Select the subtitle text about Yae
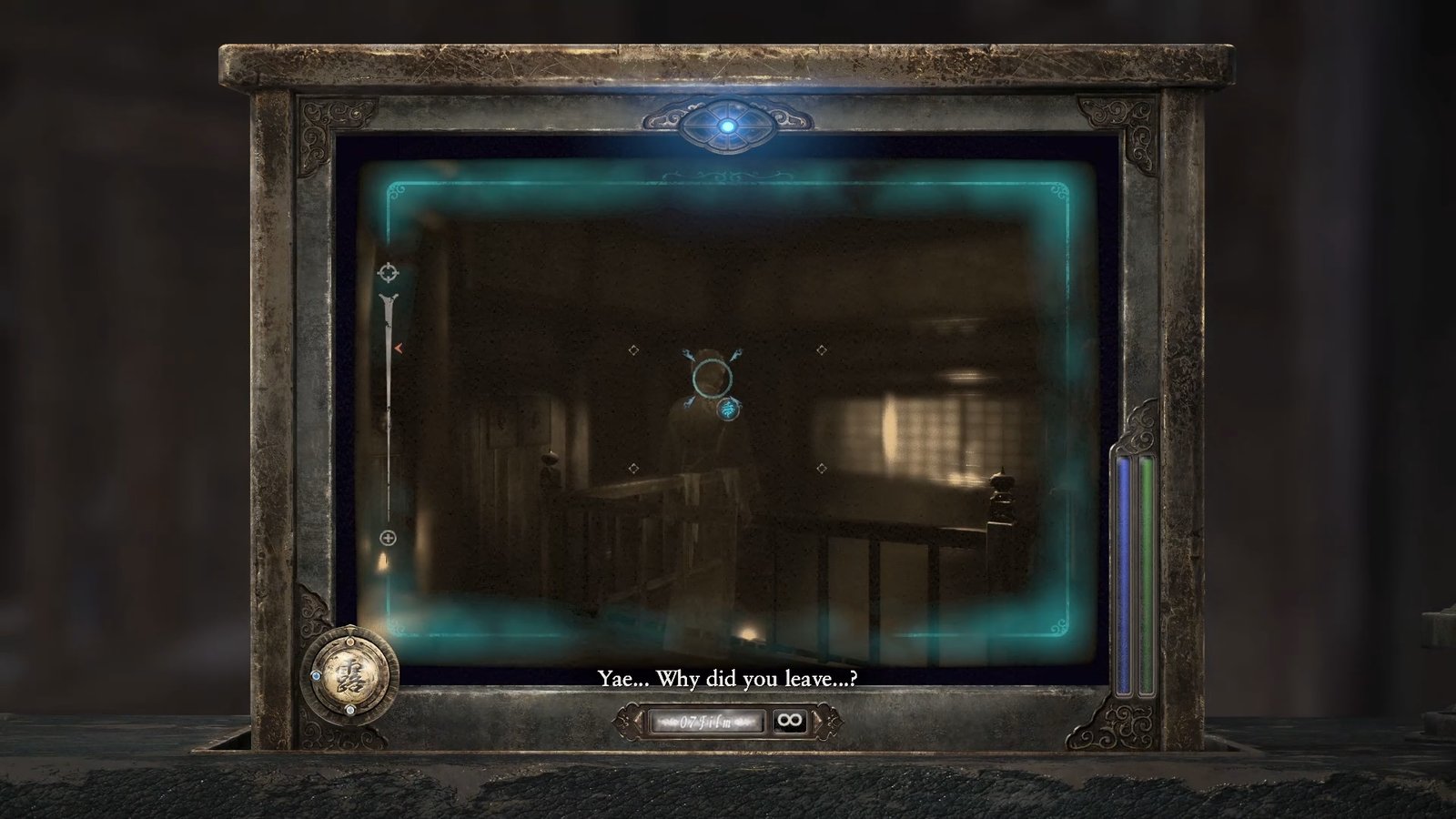This screenshot has height=819, width=1456. (730, 678)
